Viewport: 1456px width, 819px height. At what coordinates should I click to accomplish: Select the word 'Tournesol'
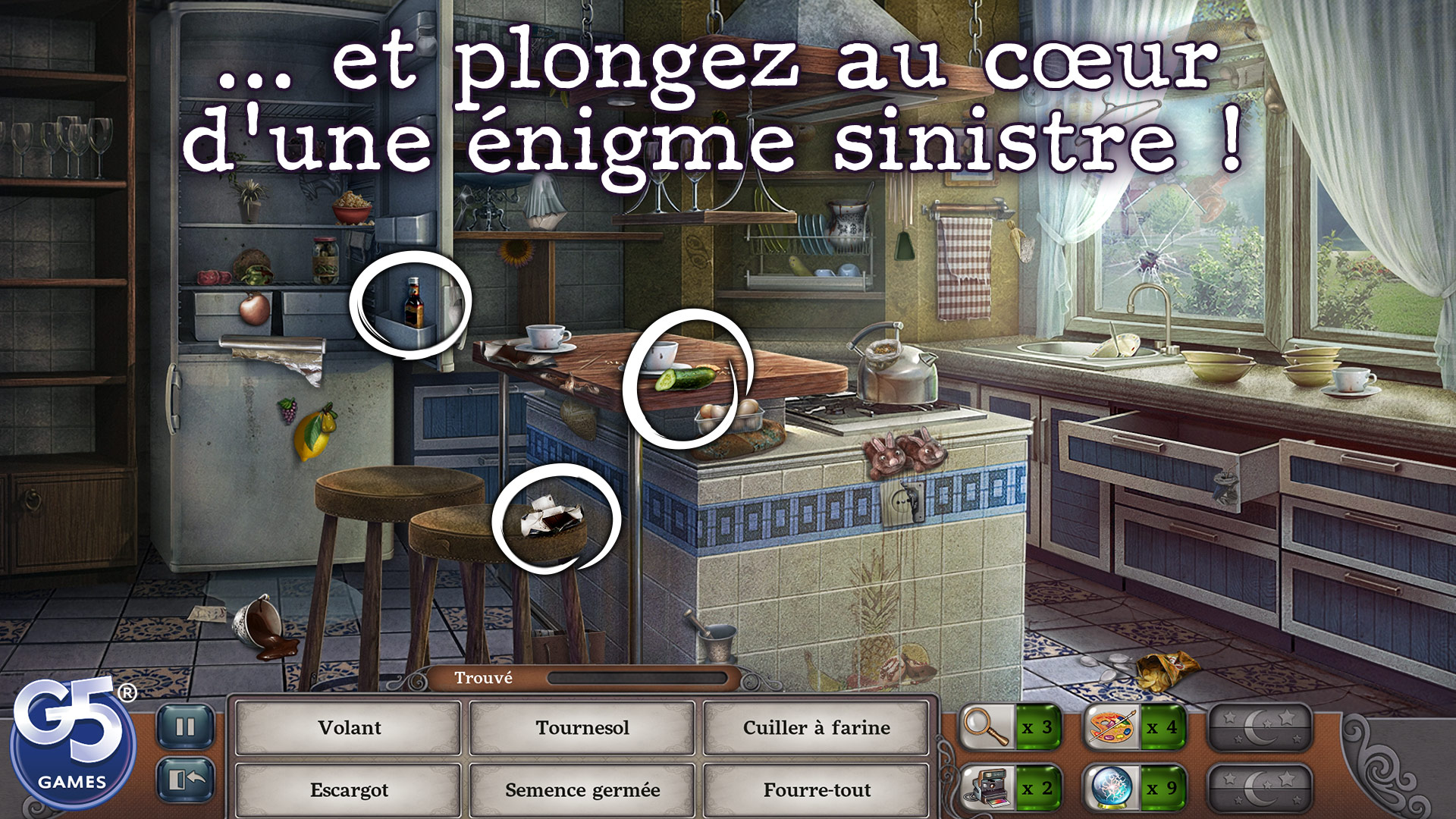click(x=582, y=729)
